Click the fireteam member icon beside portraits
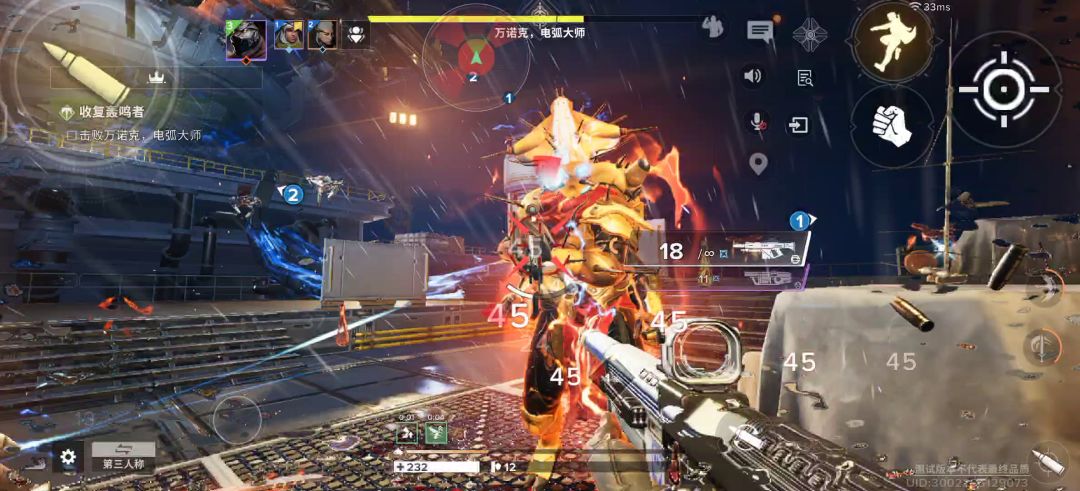 coord(355,35)
